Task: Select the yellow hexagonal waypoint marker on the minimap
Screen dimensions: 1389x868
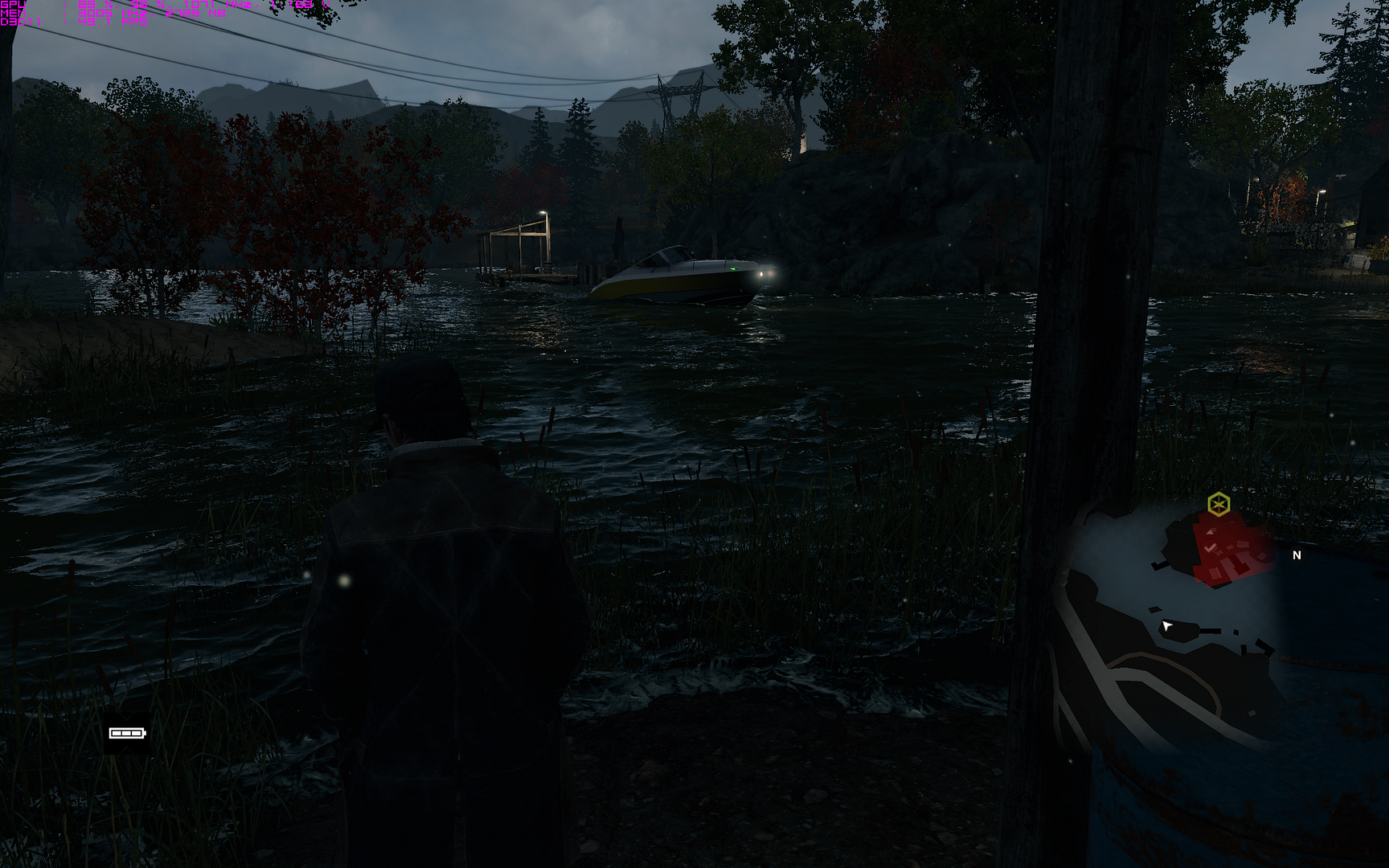Action: 1219,503
